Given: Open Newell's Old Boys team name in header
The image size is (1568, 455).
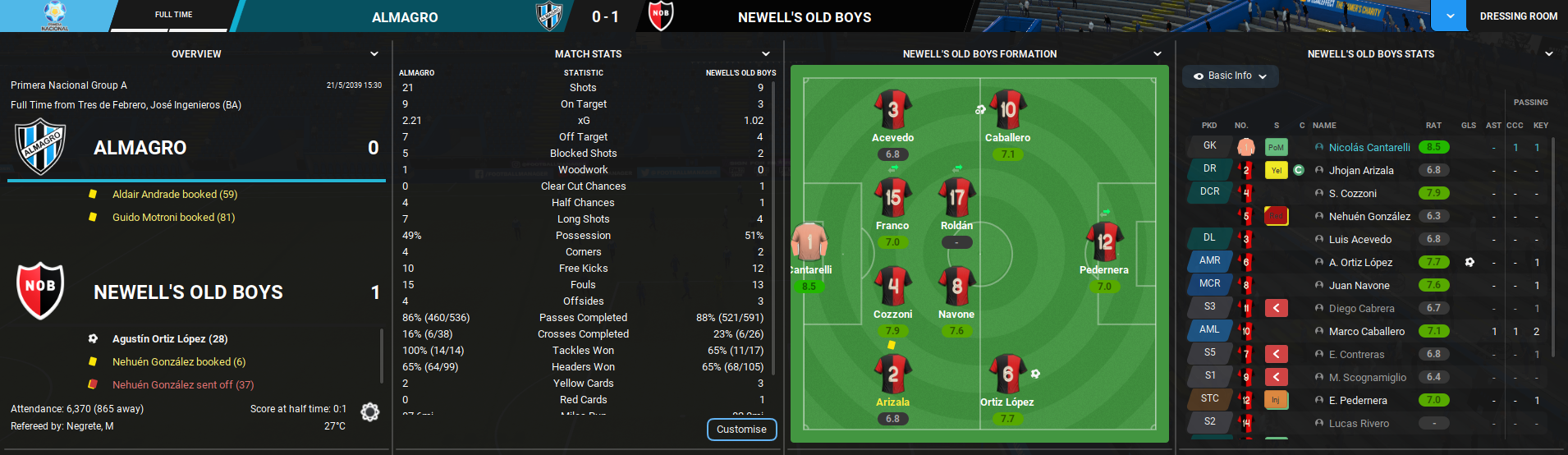Looking at the screenshot, I should click(x=805, y=17).
